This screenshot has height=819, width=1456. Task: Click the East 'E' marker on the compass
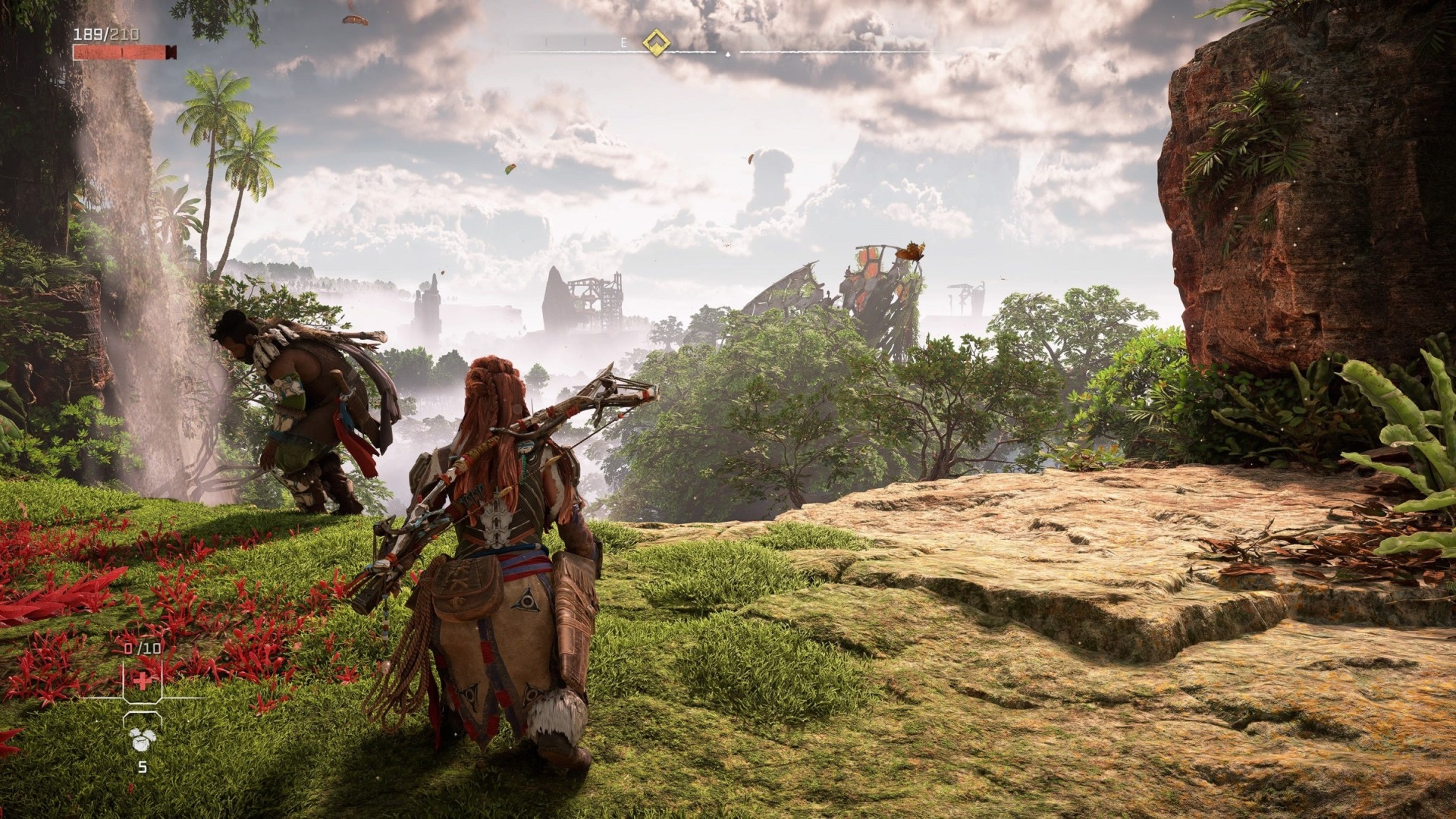pos(625,43)
